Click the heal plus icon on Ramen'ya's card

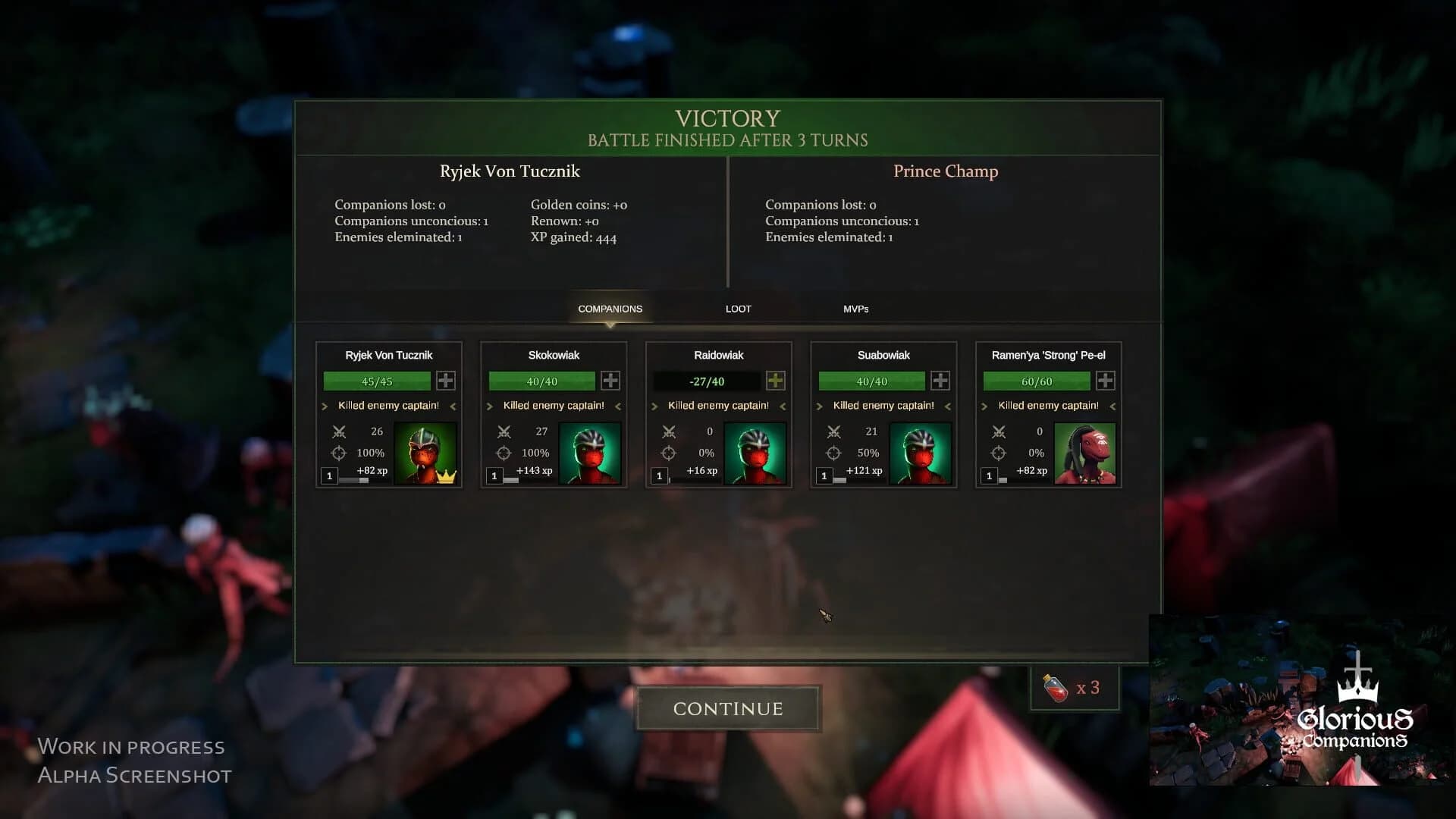point(1105,381)
